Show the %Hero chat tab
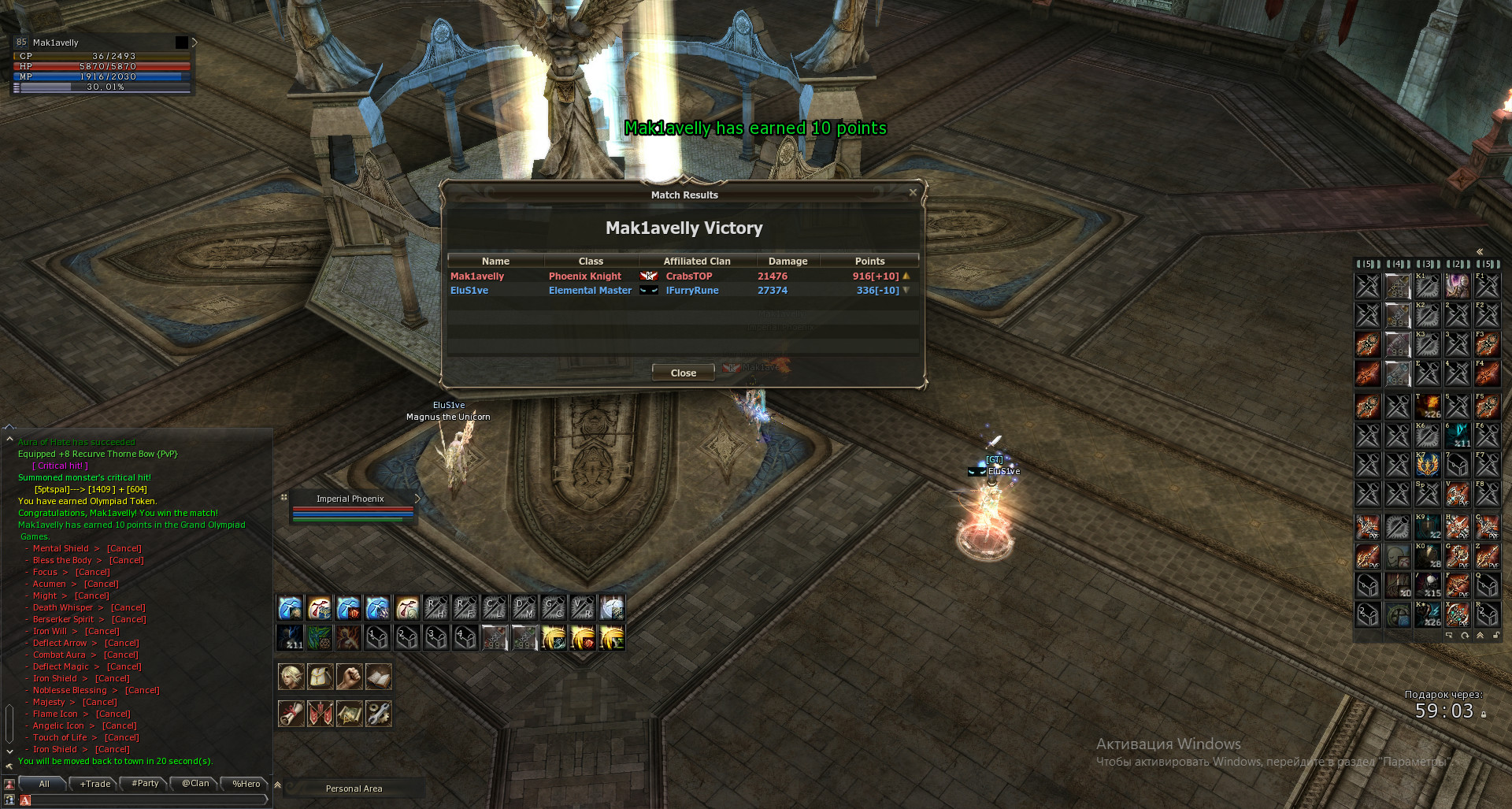 pyautogui.click(x=246, y=784)
